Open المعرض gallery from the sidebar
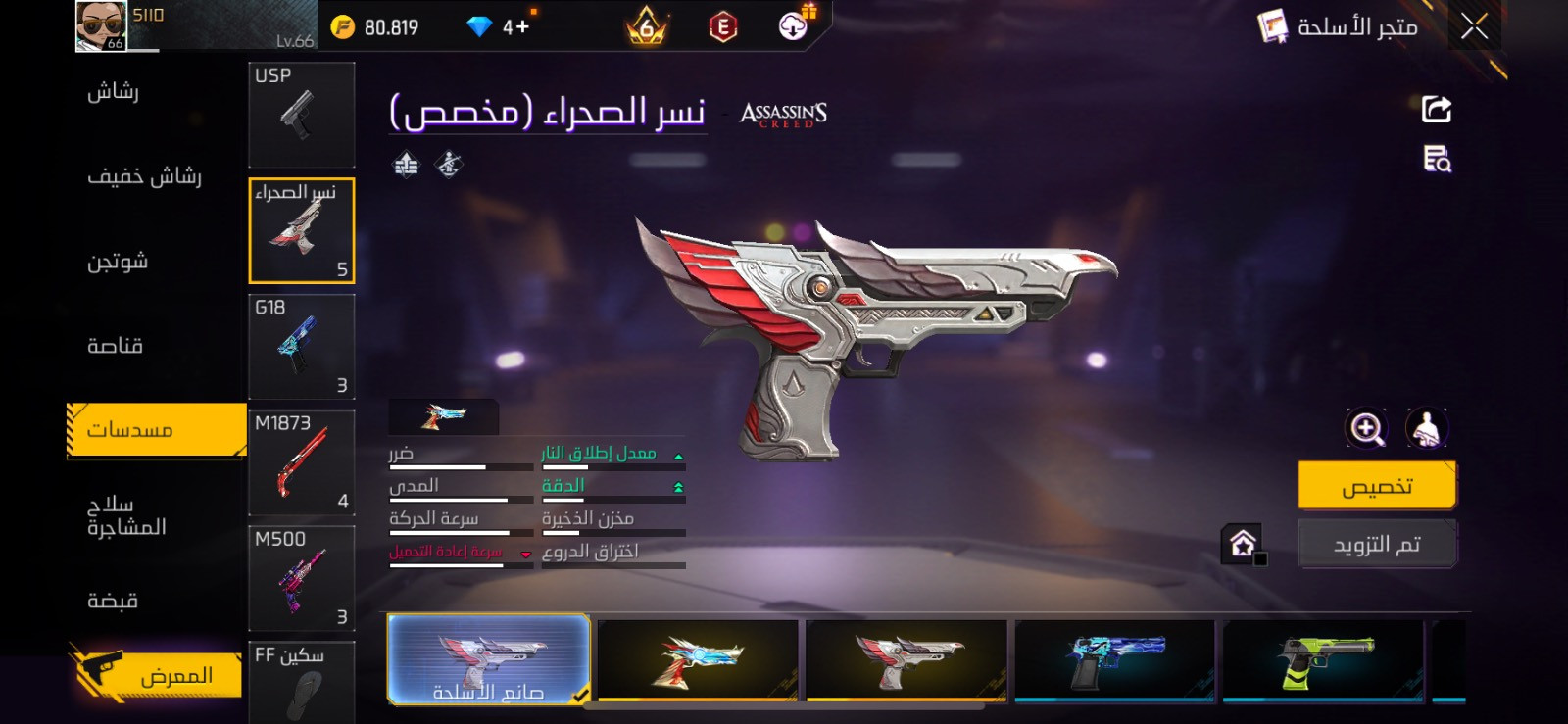The image size is (1568, 724). (x=152, y=674)
